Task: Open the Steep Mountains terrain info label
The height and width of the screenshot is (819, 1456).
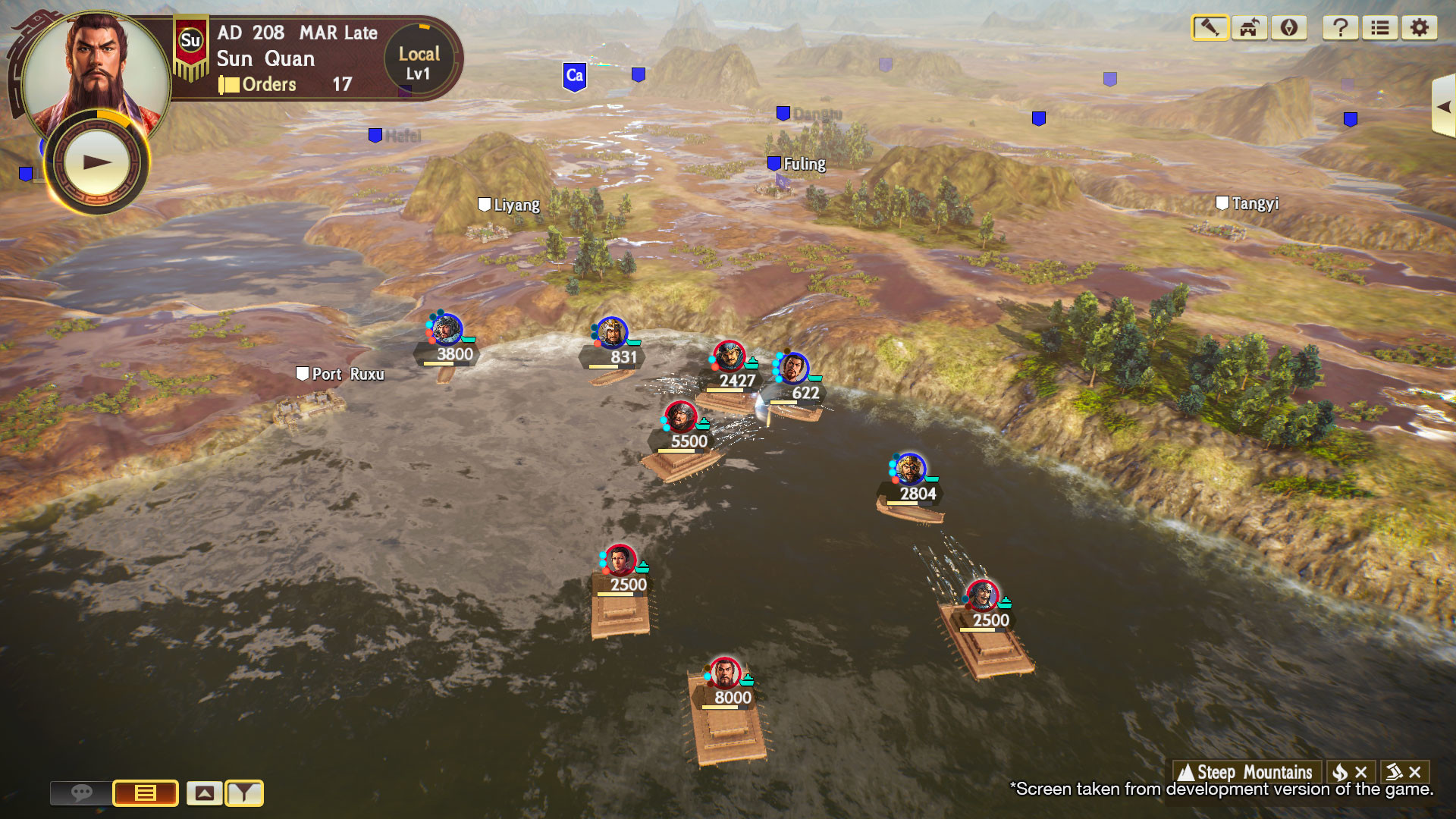Action: click(1246, 772)
